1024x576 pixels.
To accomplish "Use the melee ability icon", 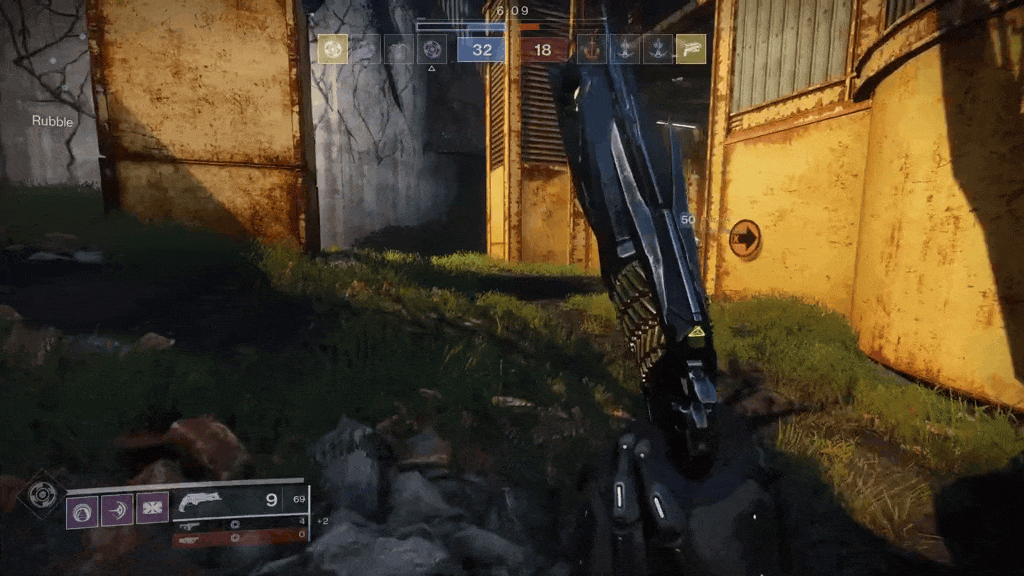I will [117, 511].
